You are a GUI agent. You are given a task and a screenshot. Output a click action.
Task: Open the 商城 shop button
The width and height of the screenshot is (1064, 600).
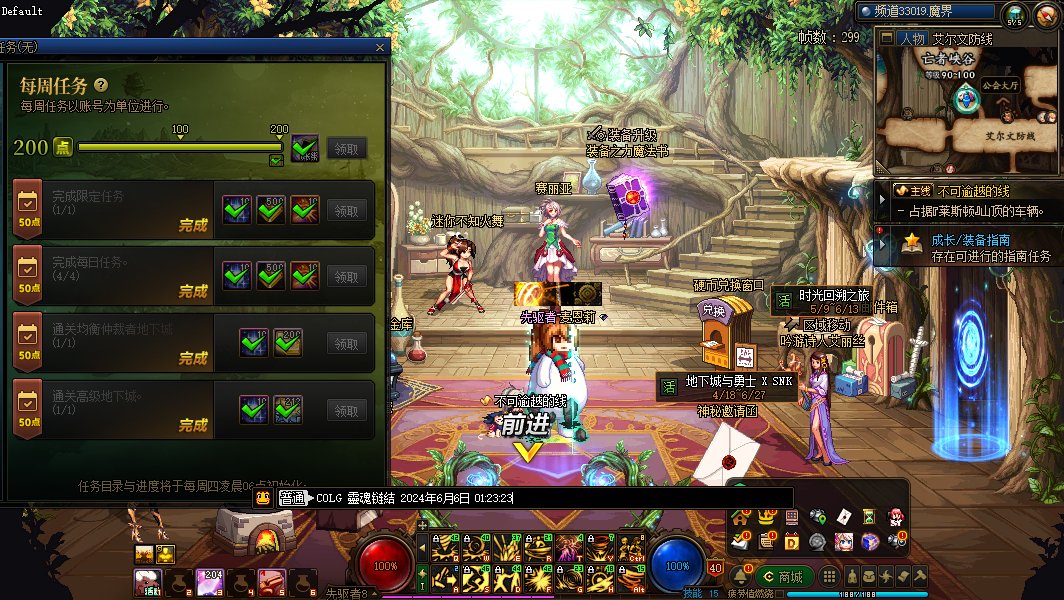click(783, 576)
